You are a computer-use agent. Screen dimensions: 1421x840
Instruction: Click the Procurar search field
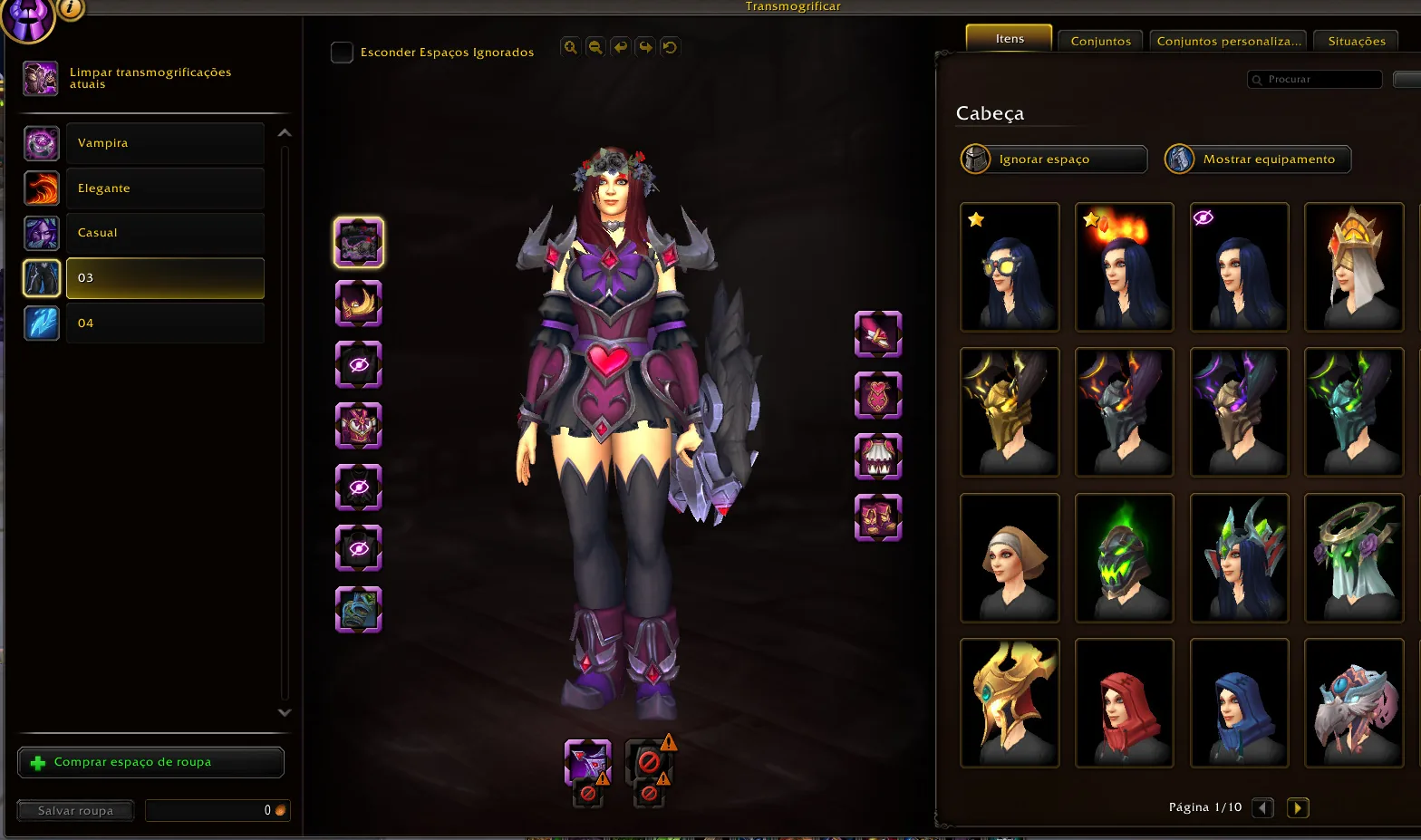(1313, 79)
